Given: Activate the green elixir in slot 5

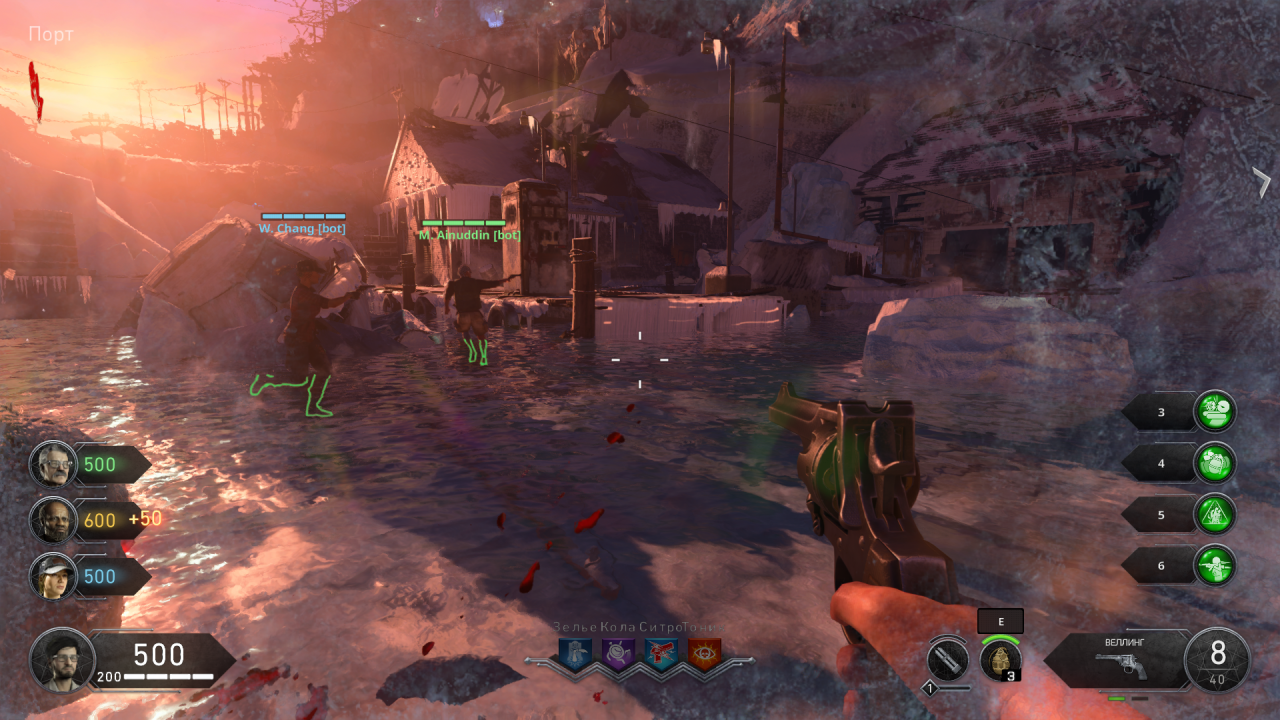Looking at the screenshot, I should coord(1215,515).
